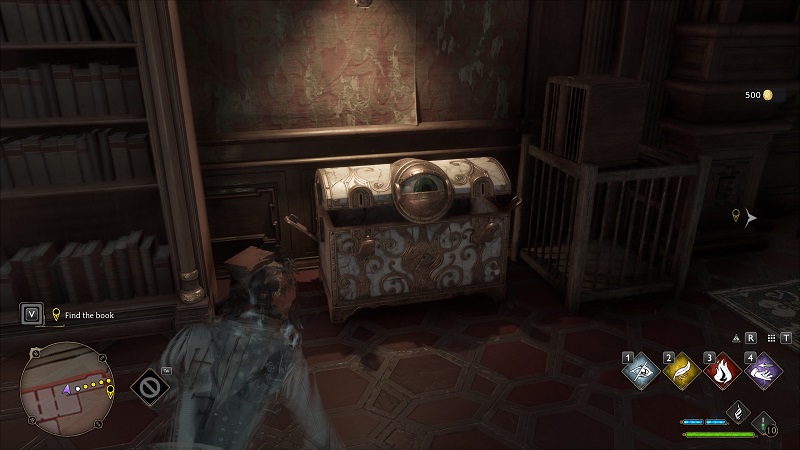Click the Revelio icon beside the R key
800x450 pixels.
[737, 339]
